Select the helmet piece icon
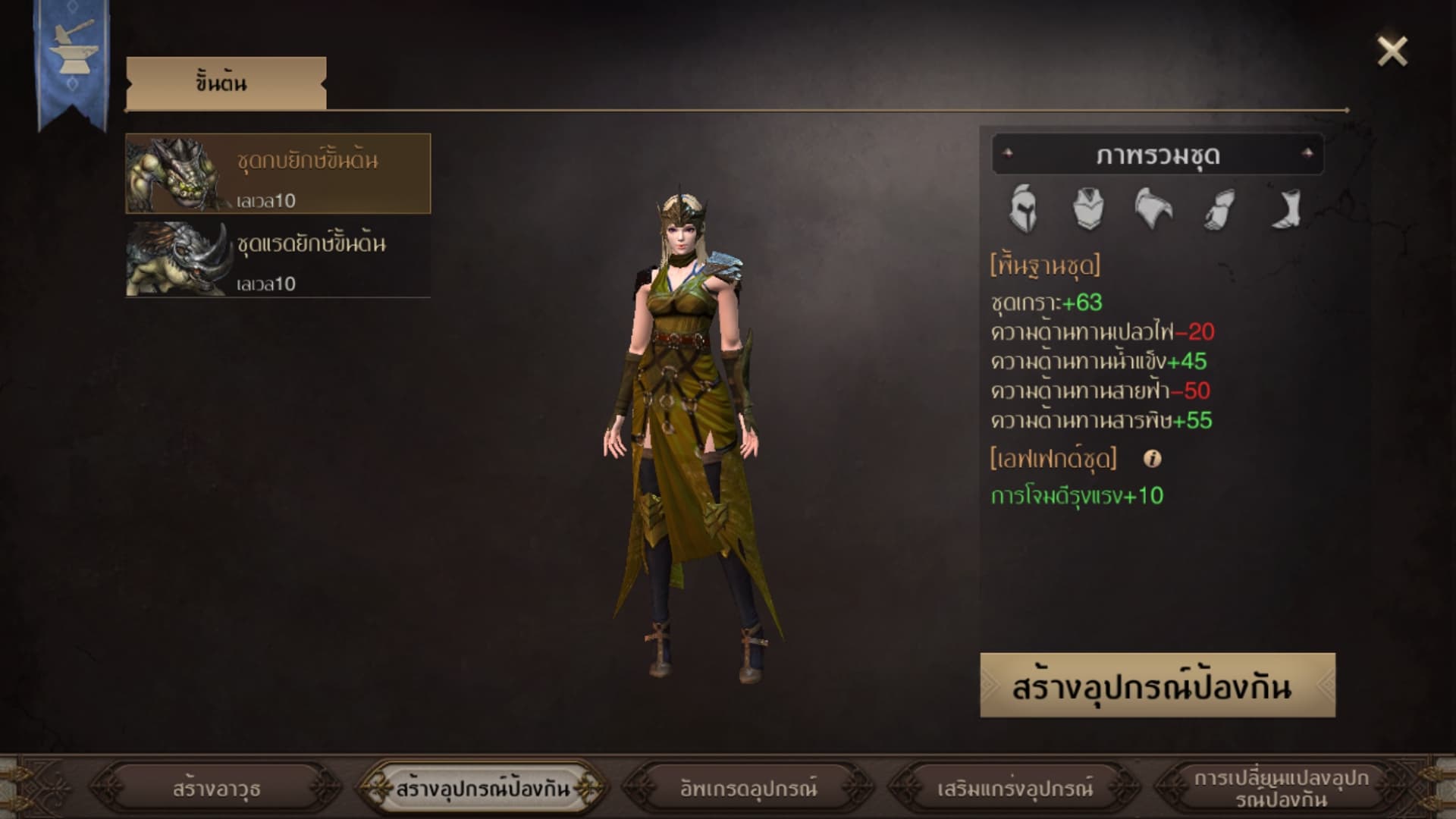 point(1022,208)
